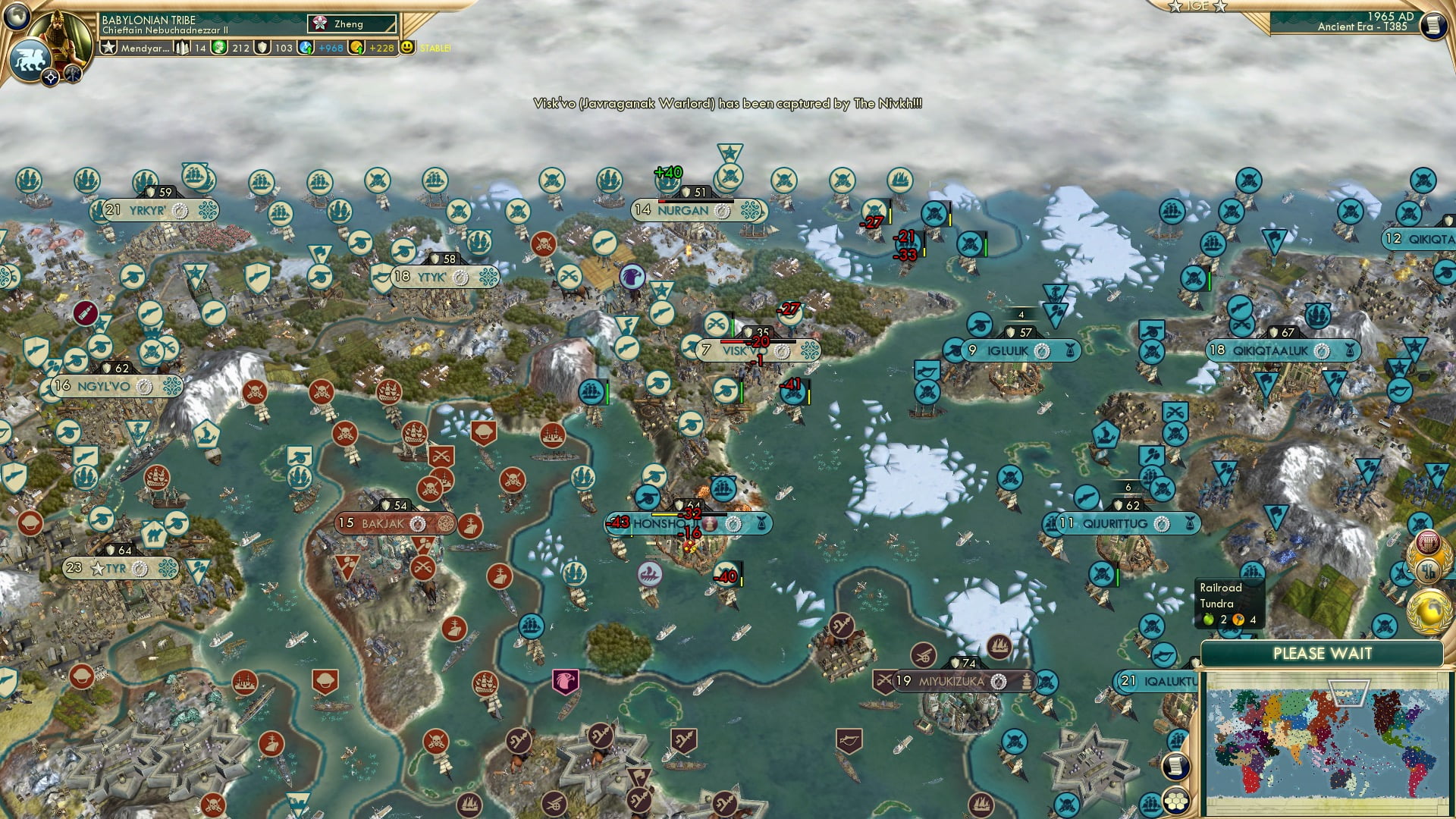Image resolution: width=1456 pixels, height=819 pixels.
Task: Click the +40 growth bar above NURGAN
Action: click(x=667, y=172)
